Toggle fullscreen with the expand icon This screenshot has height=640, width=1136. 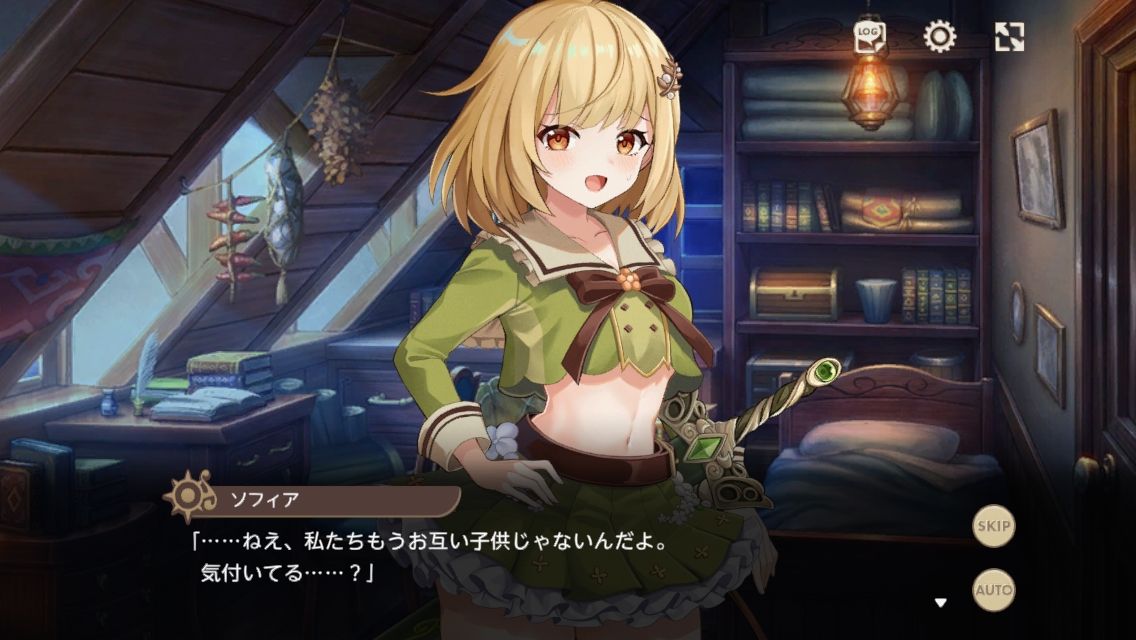point(1009,38)
